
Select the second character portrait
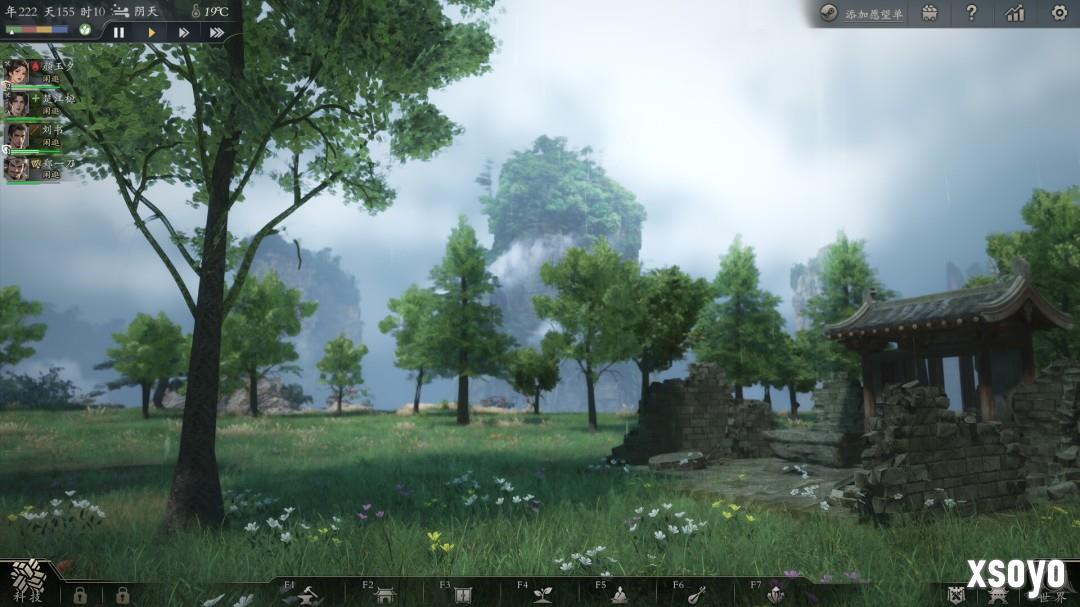point(16,103)
